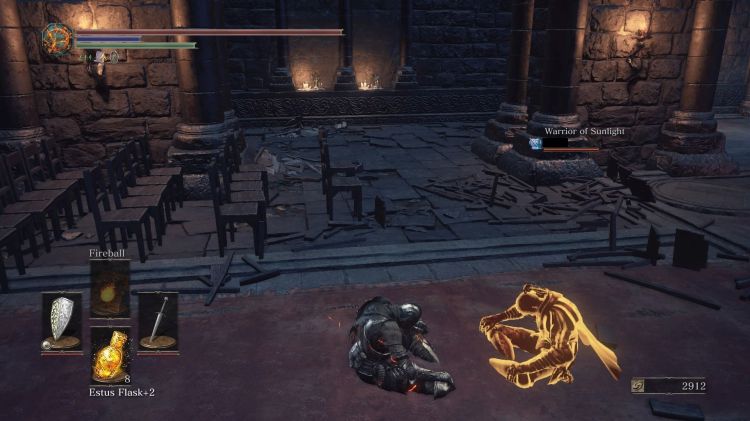Image resolution: width=750 pixels, height=421 pixels.
Task: Select the left-hand shield slot
Action: pyautogui.click(x=62, y=322)
